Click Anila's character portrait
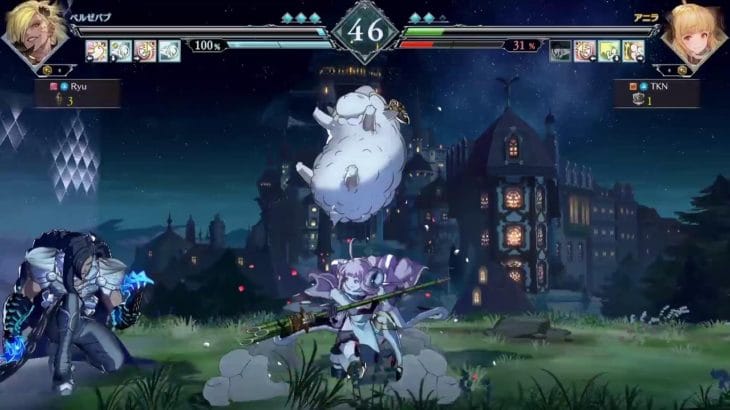The width and height of the screenshot is (730, 410). (x=692, y=33)
